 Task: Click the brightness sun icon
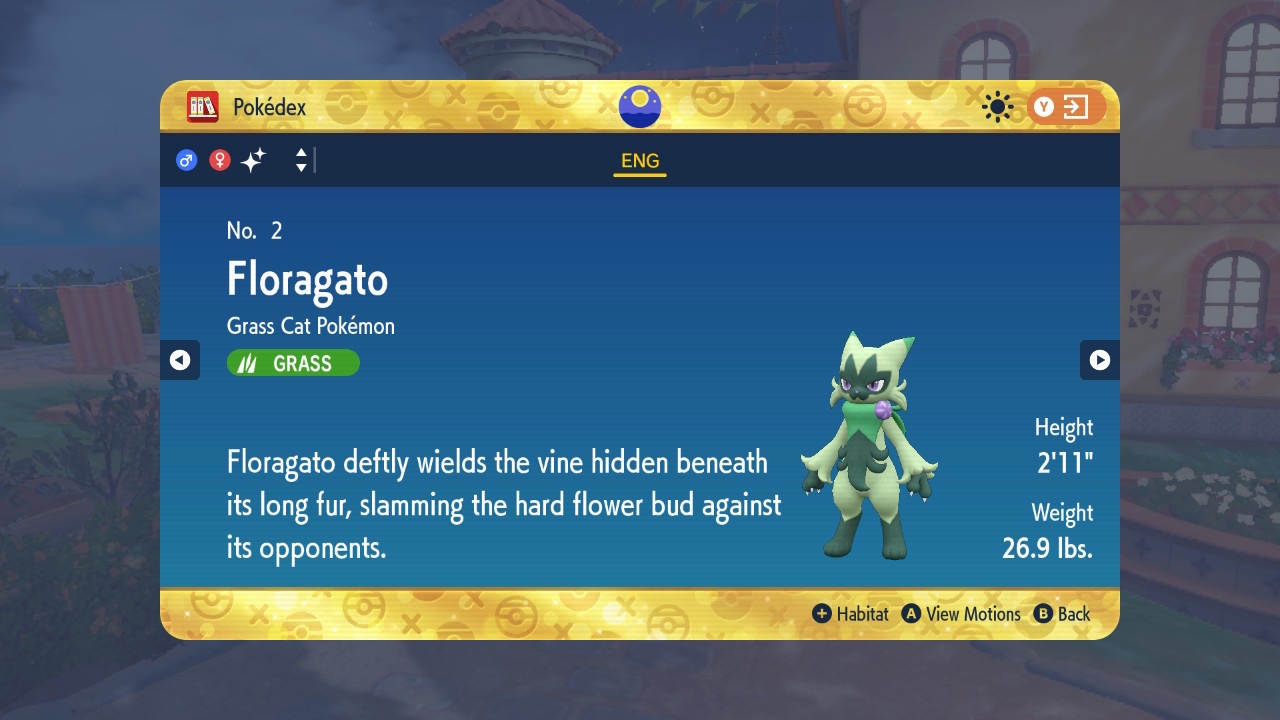996,106
